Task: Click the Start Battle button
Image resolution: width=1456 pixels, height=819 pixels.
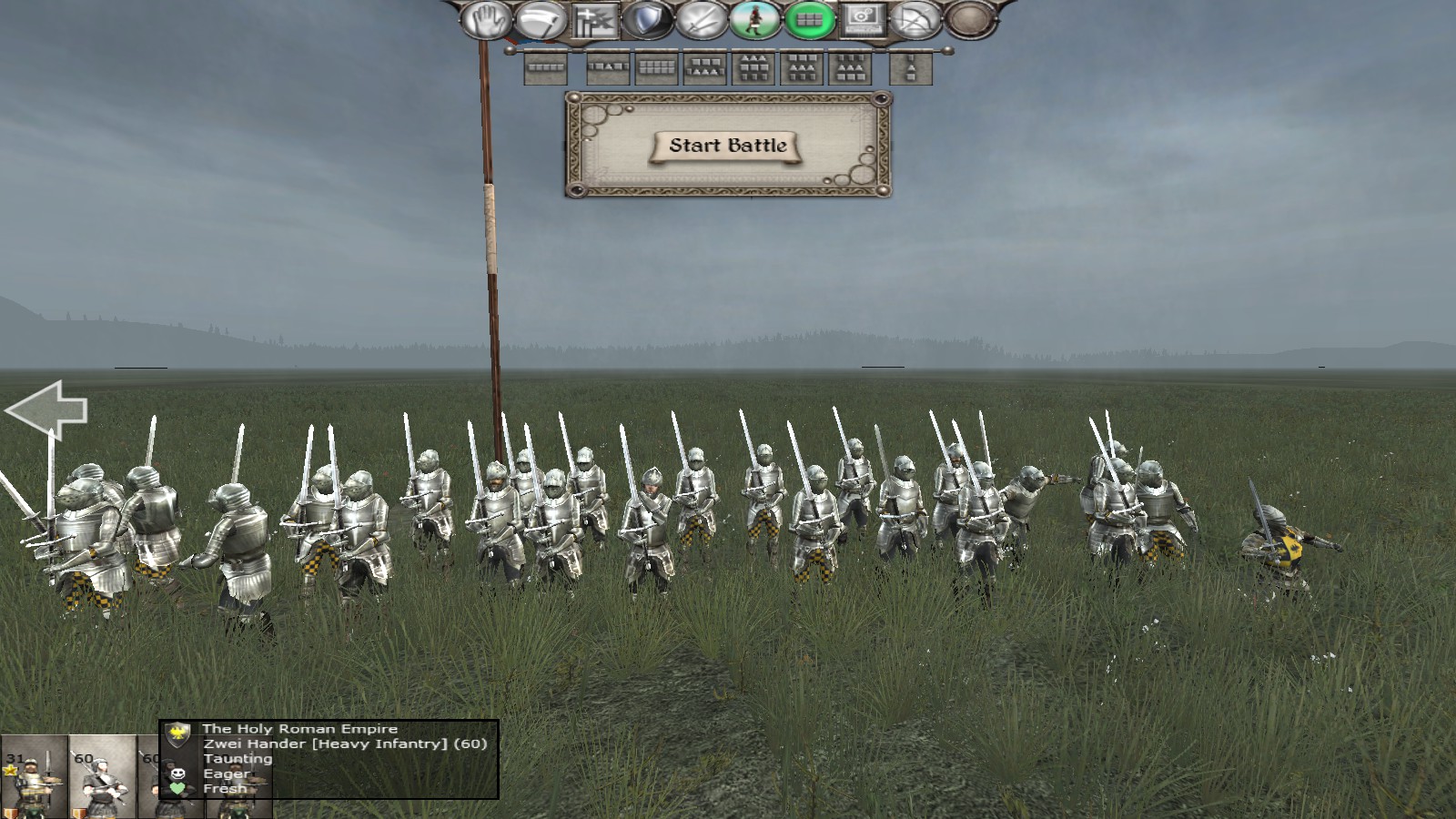Action: tap(727, 146)
